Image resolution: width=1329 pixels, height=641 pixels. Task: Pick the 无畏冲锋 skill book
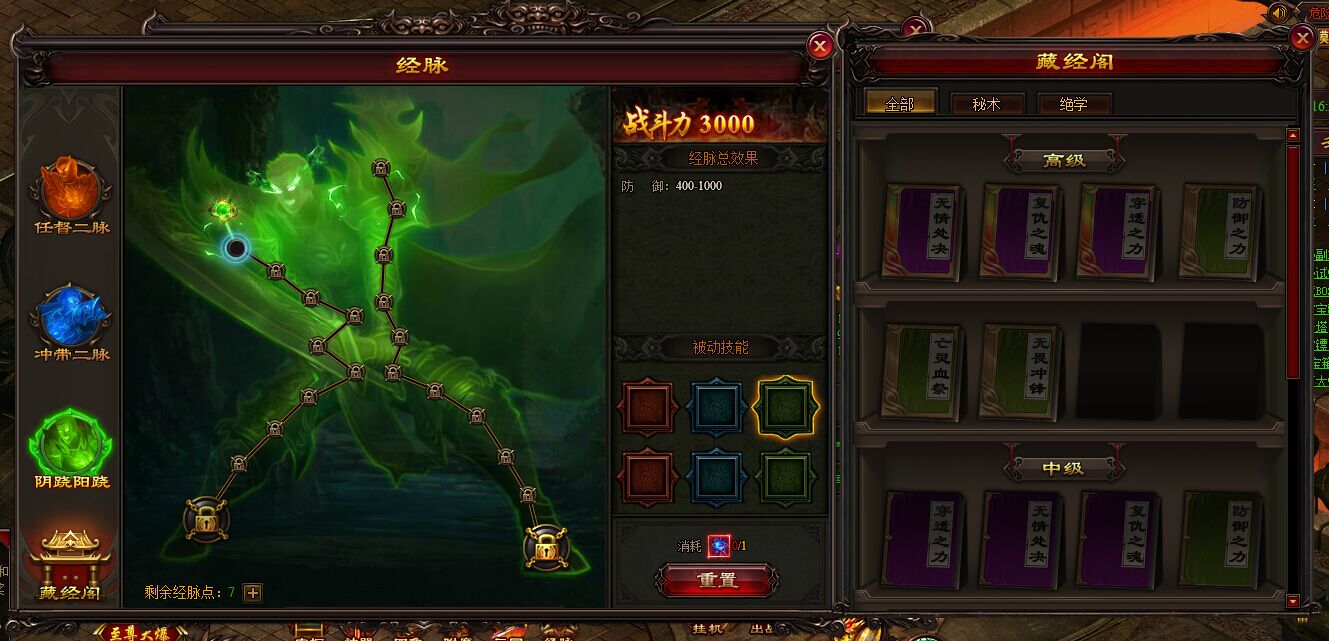(1020, 371)
